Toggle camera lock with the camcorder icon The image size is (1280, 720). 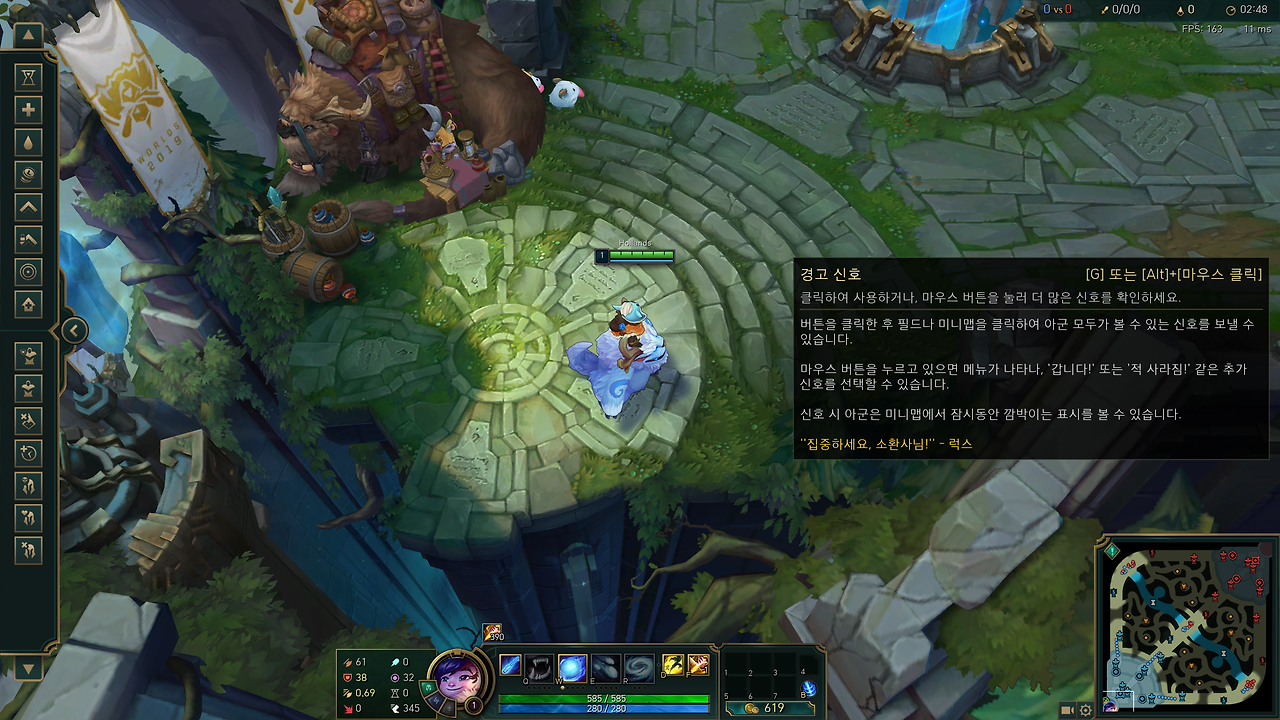[x=1067, y=710]
